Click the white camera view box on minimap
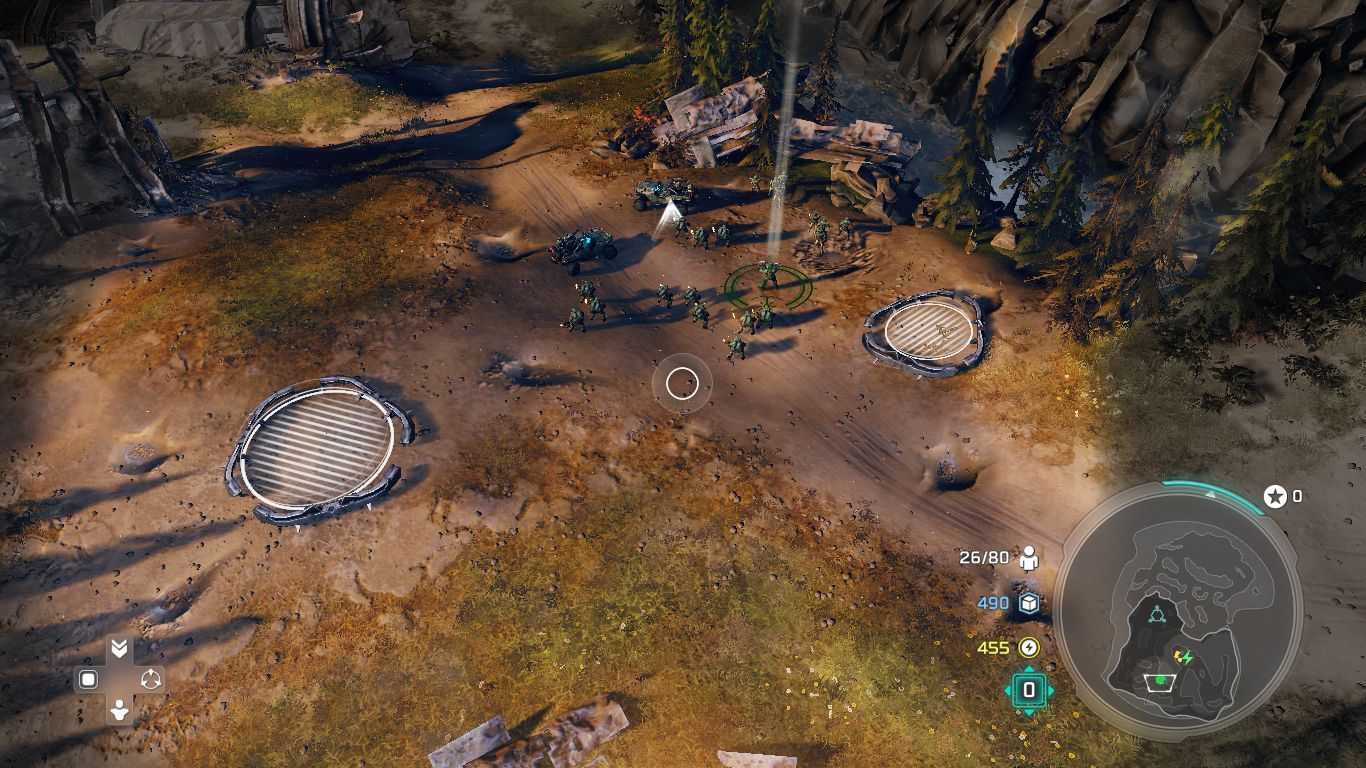 click(1159, 682)
